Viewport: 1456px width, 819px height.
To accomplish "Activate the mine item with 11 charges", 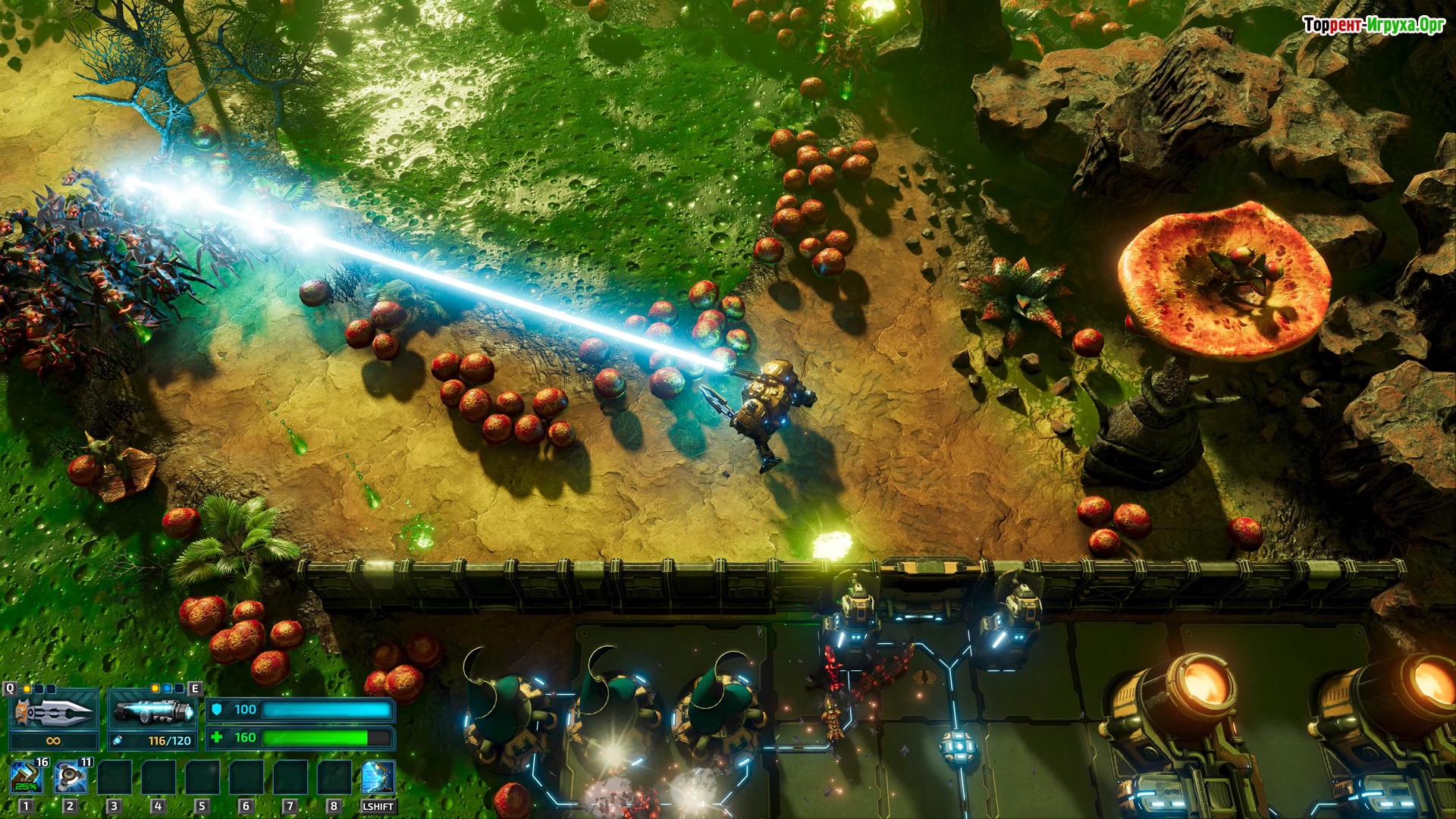I will point(71,777).
